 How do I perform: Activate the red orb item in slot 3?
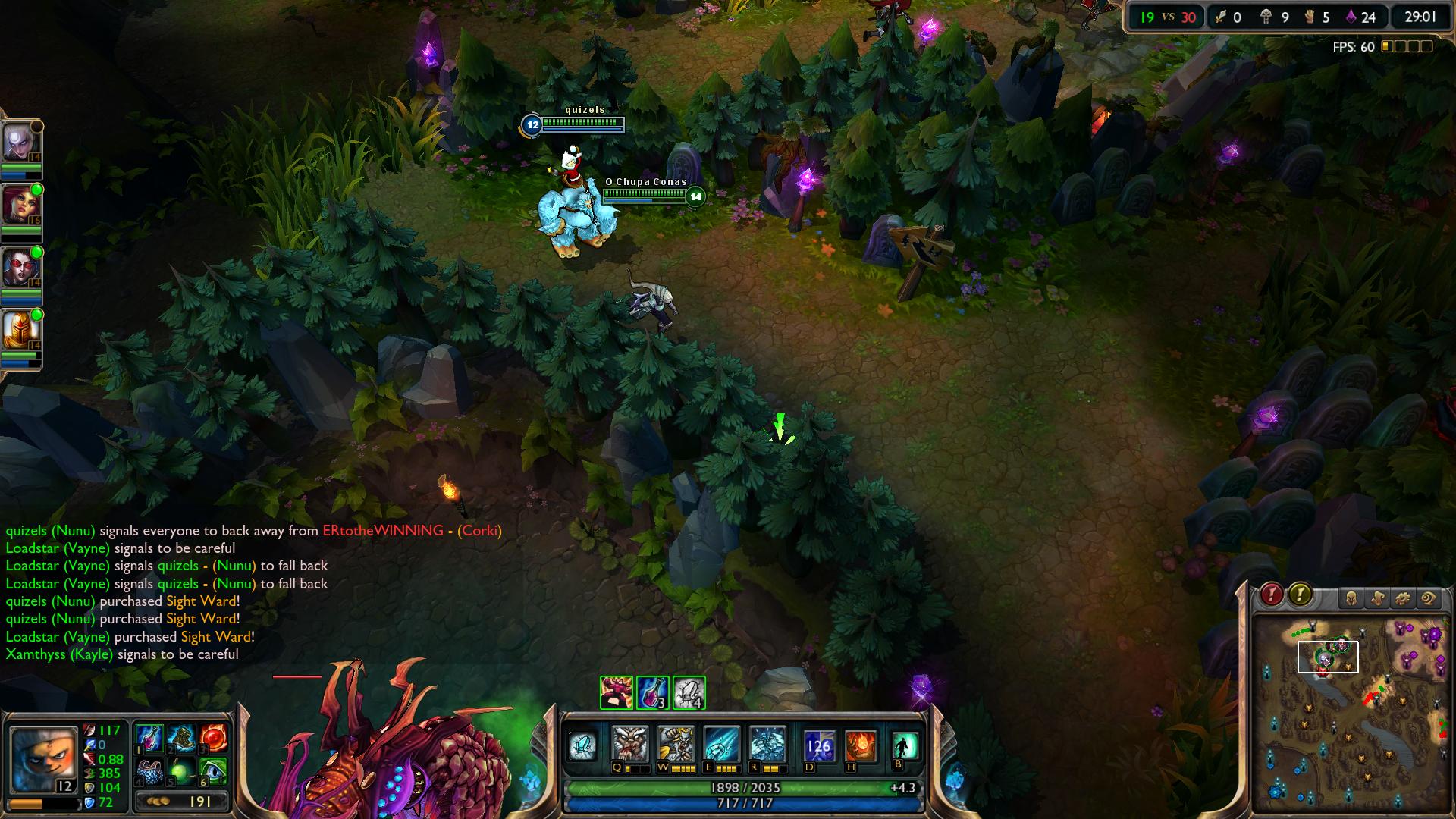214,737
